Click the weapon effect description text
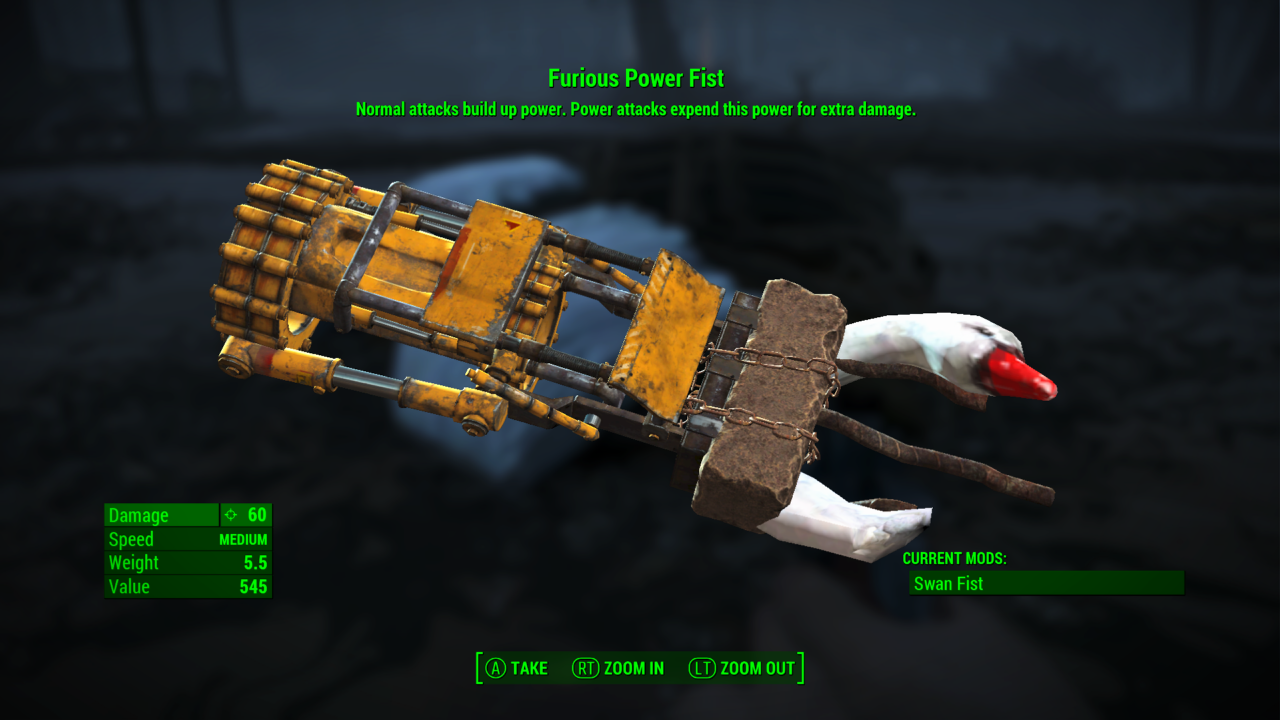Screen dimensions: 1280x720 (637, 108)
